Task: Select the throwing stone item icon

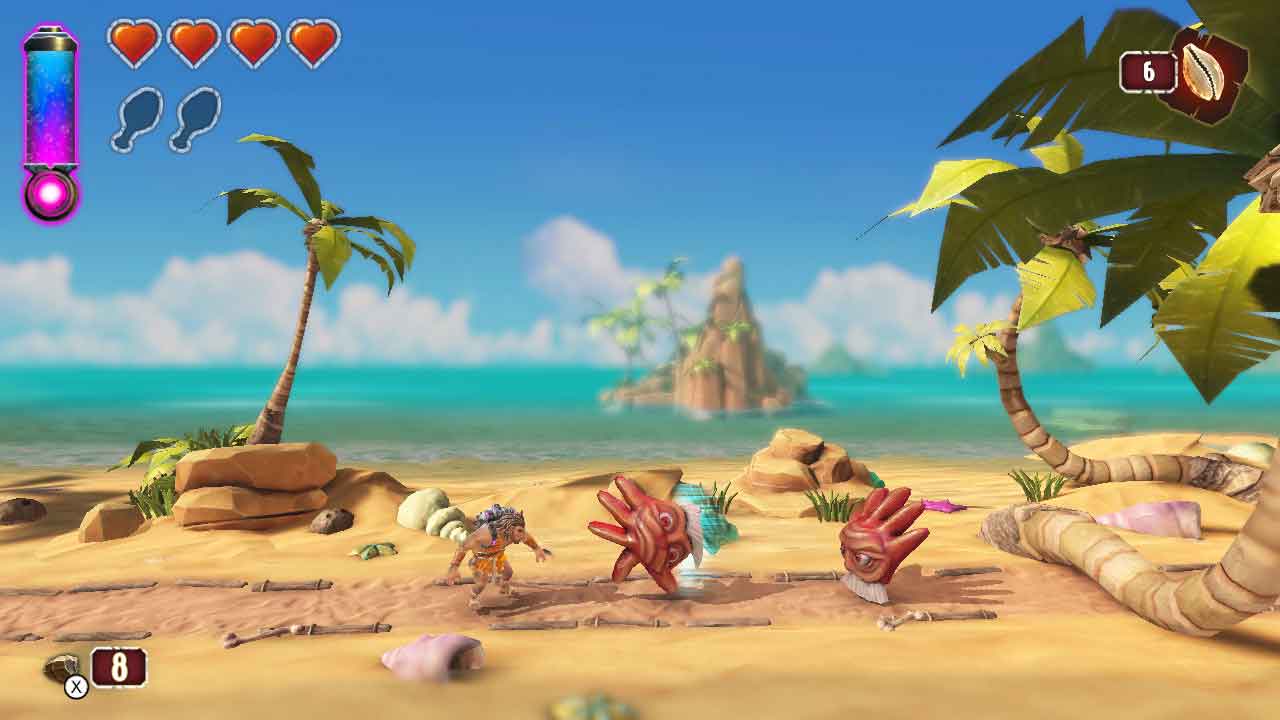Action: (62, 667)
